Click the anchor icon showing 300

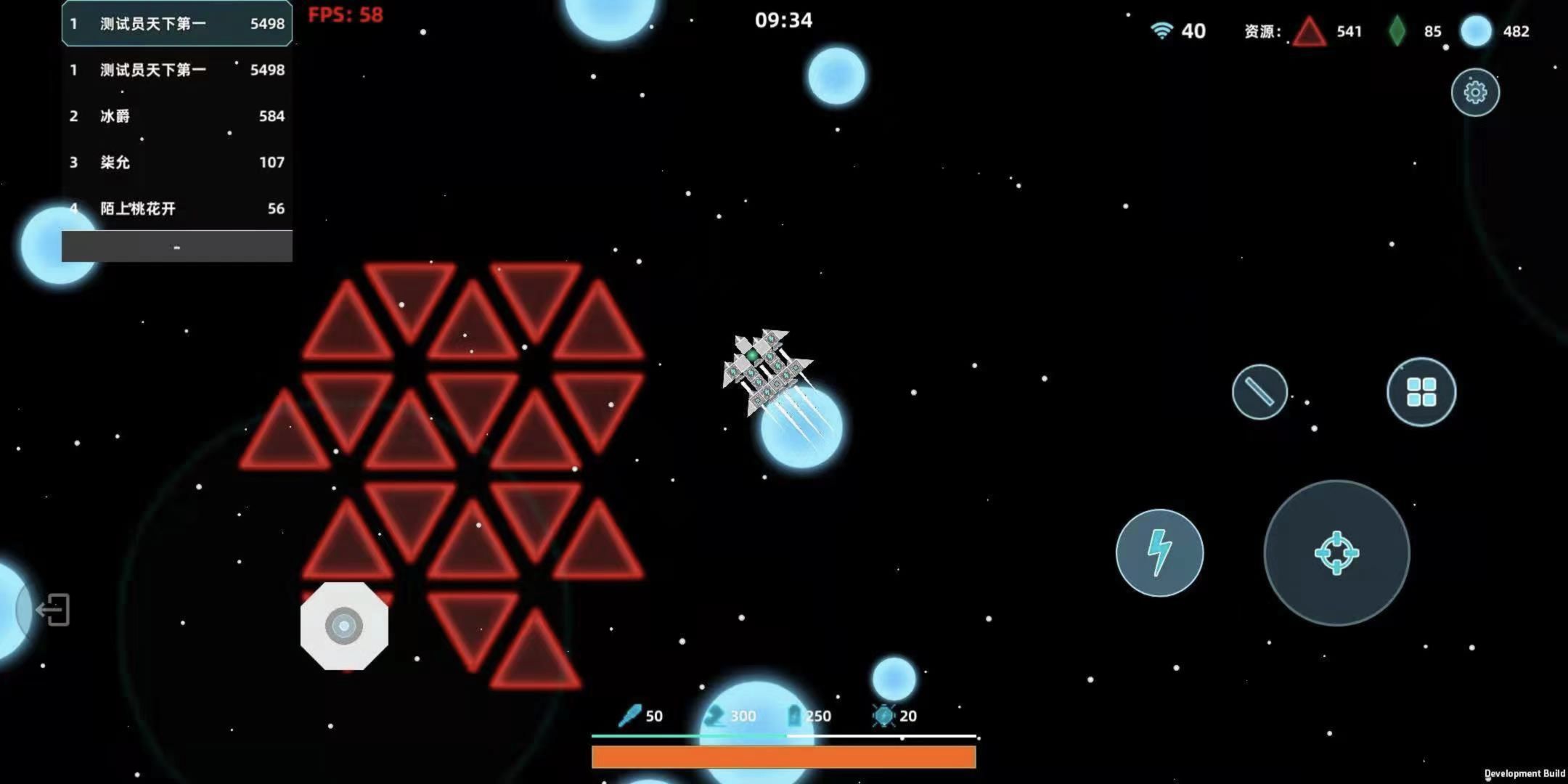coord(715,716)
